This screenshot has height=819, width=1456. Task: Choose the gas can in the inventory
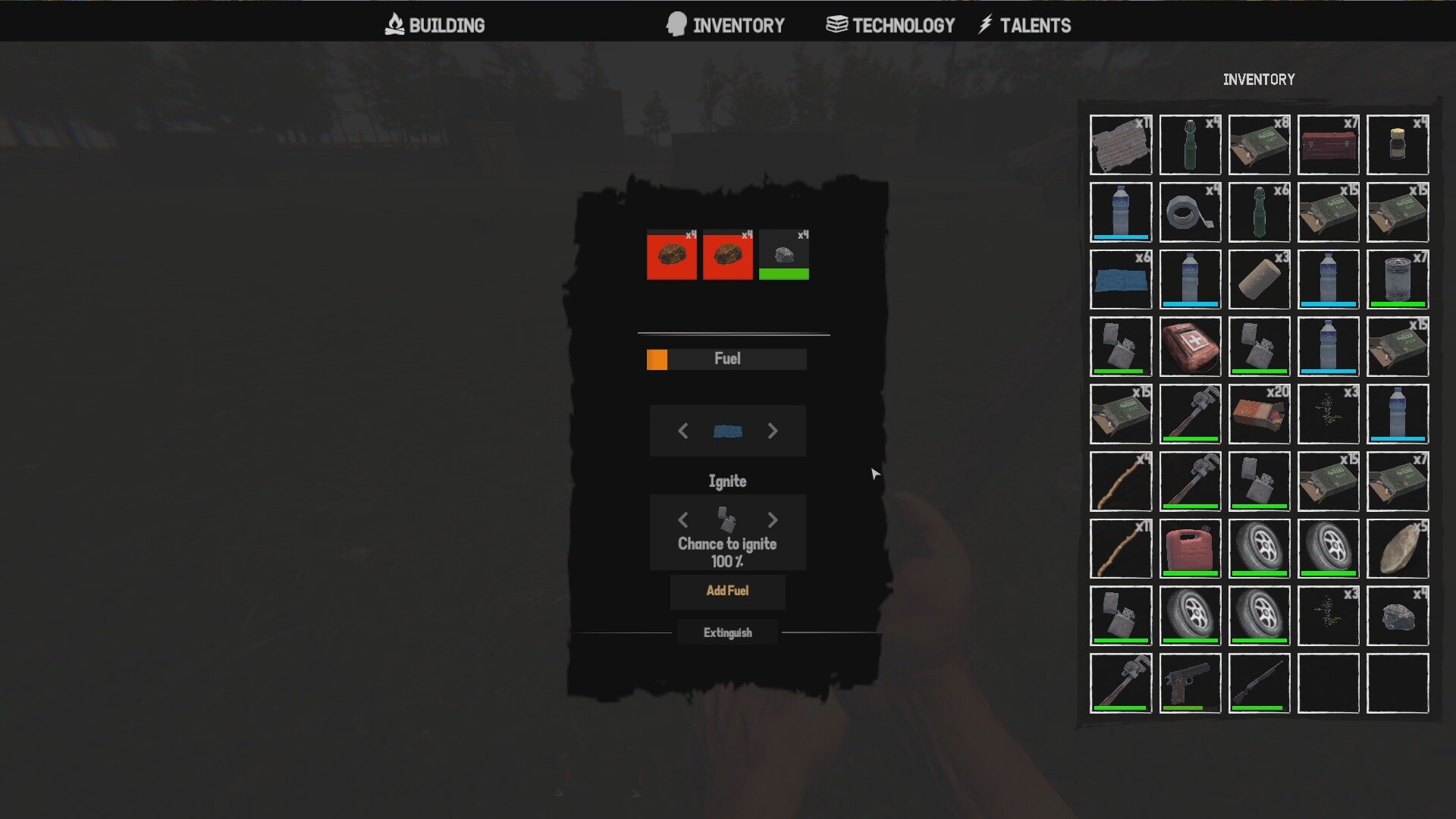(x=1190, y=548)
